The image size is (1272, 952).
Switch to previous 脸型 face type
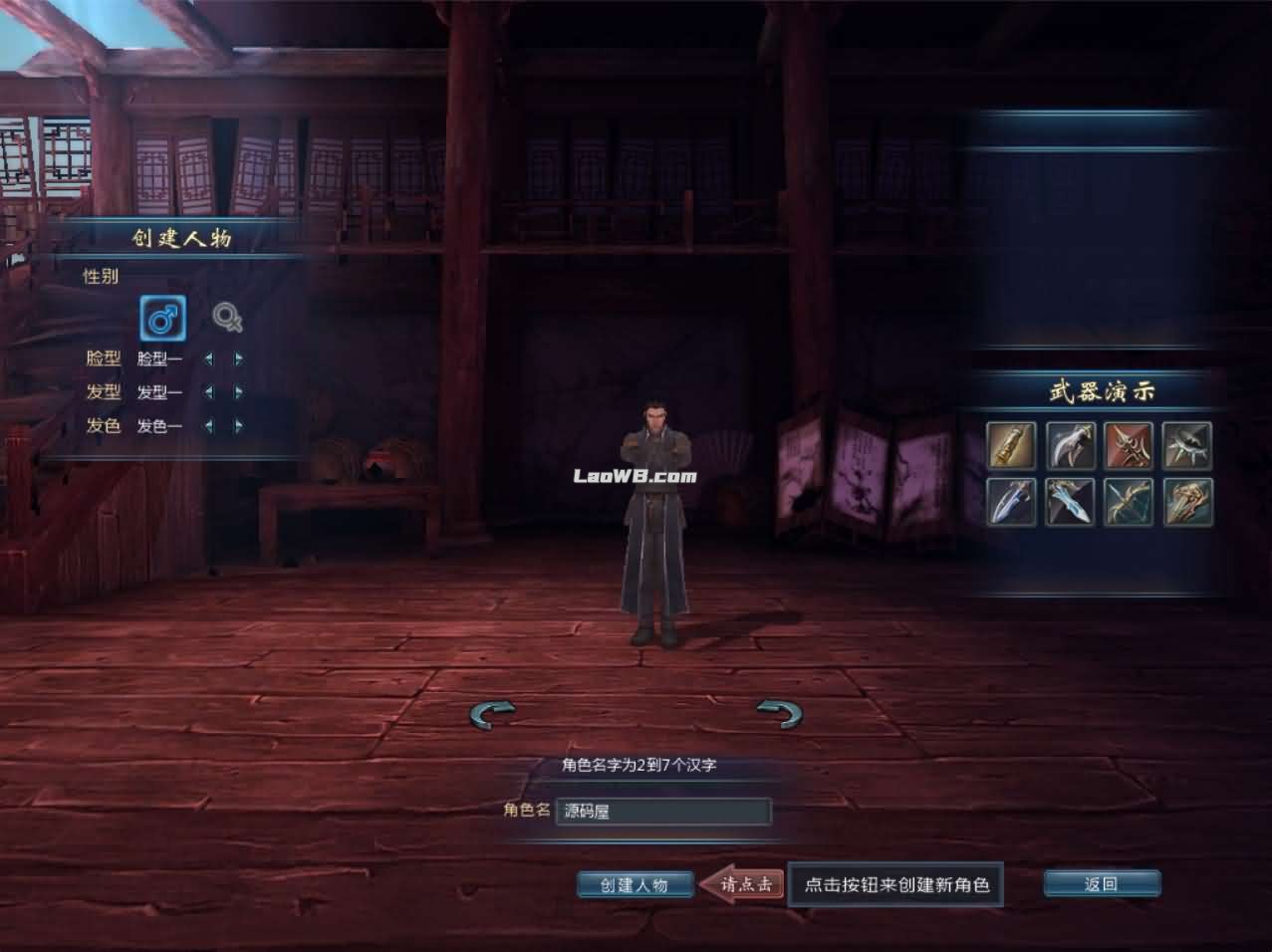(208, 358)
